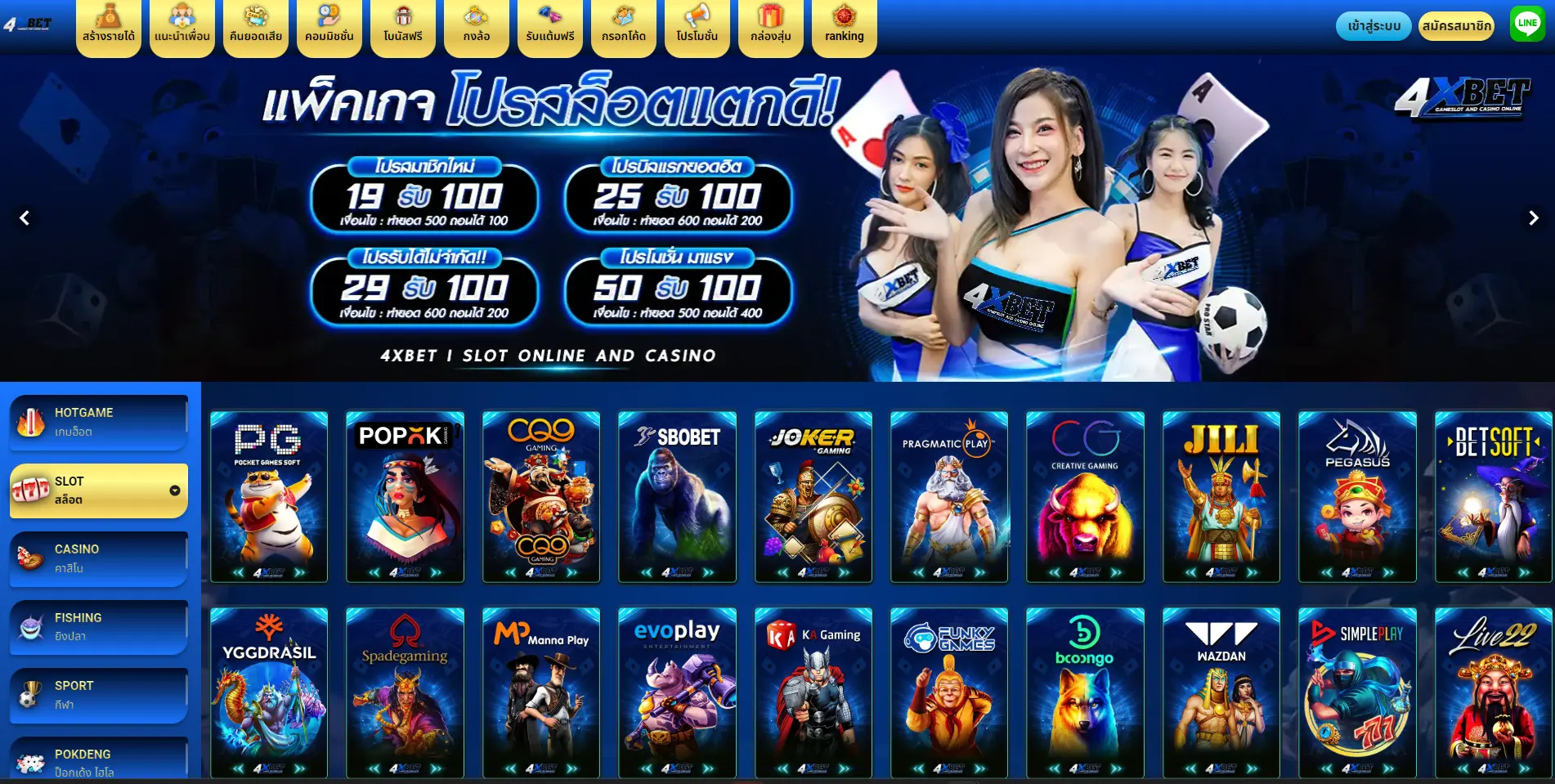Click the เข้าสู่ระบบ login button

click(1374, 25)
